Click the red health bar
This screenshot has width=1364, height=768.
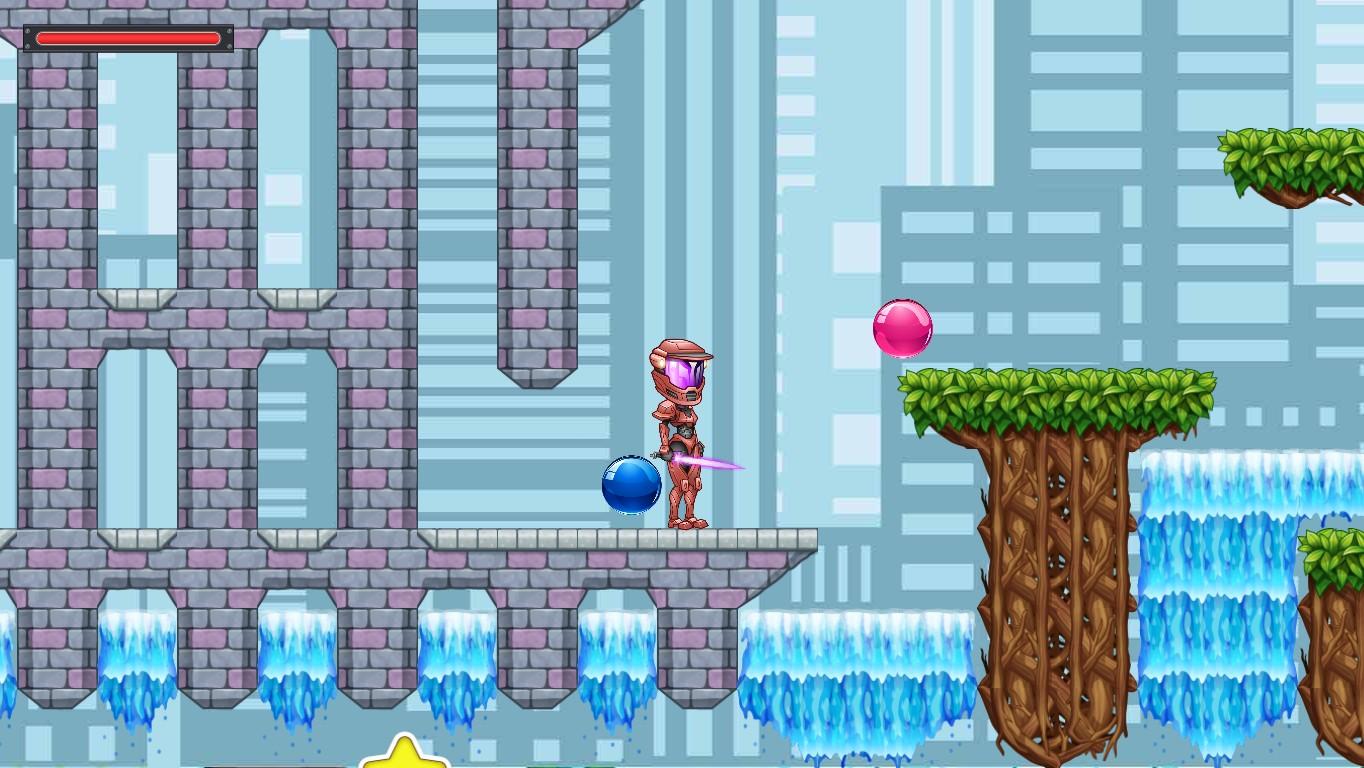coord(127,38)
